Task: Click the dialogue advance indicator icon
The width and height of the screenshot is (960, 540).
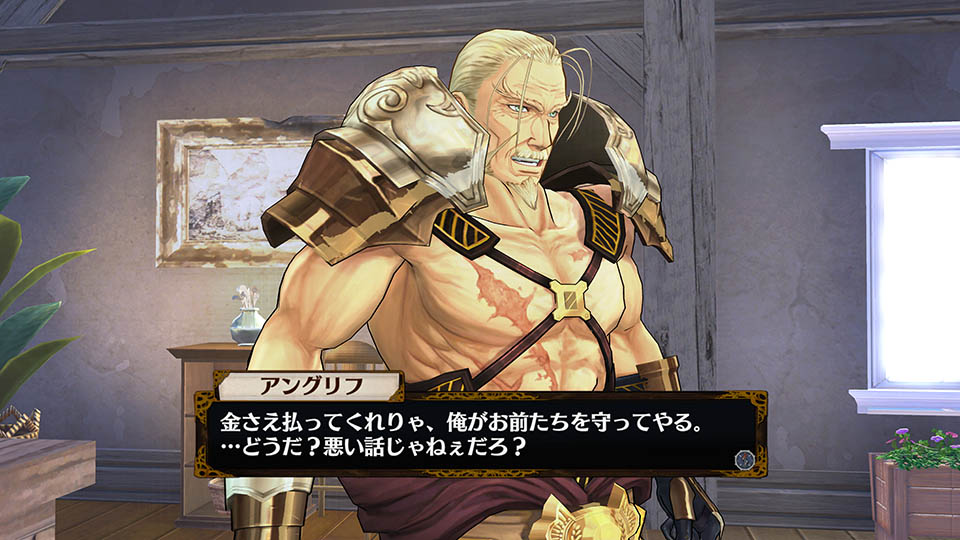Action: point(743,459)
